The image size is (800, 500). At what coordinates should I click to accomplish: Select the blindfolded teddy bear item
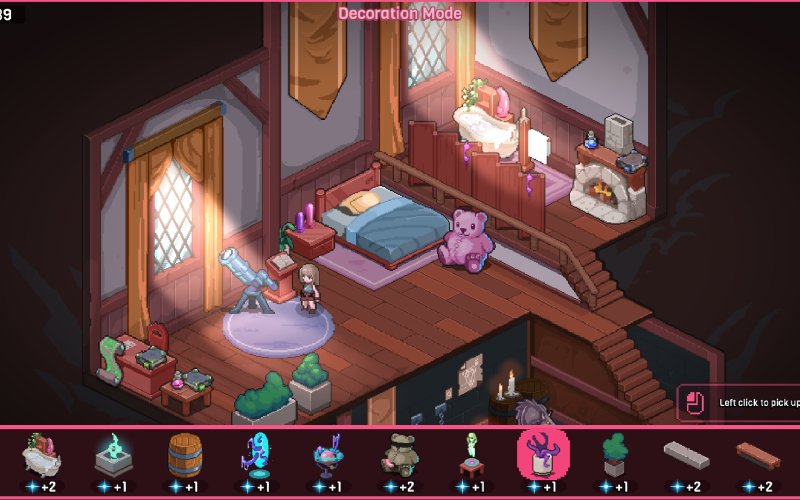(400, 454)
